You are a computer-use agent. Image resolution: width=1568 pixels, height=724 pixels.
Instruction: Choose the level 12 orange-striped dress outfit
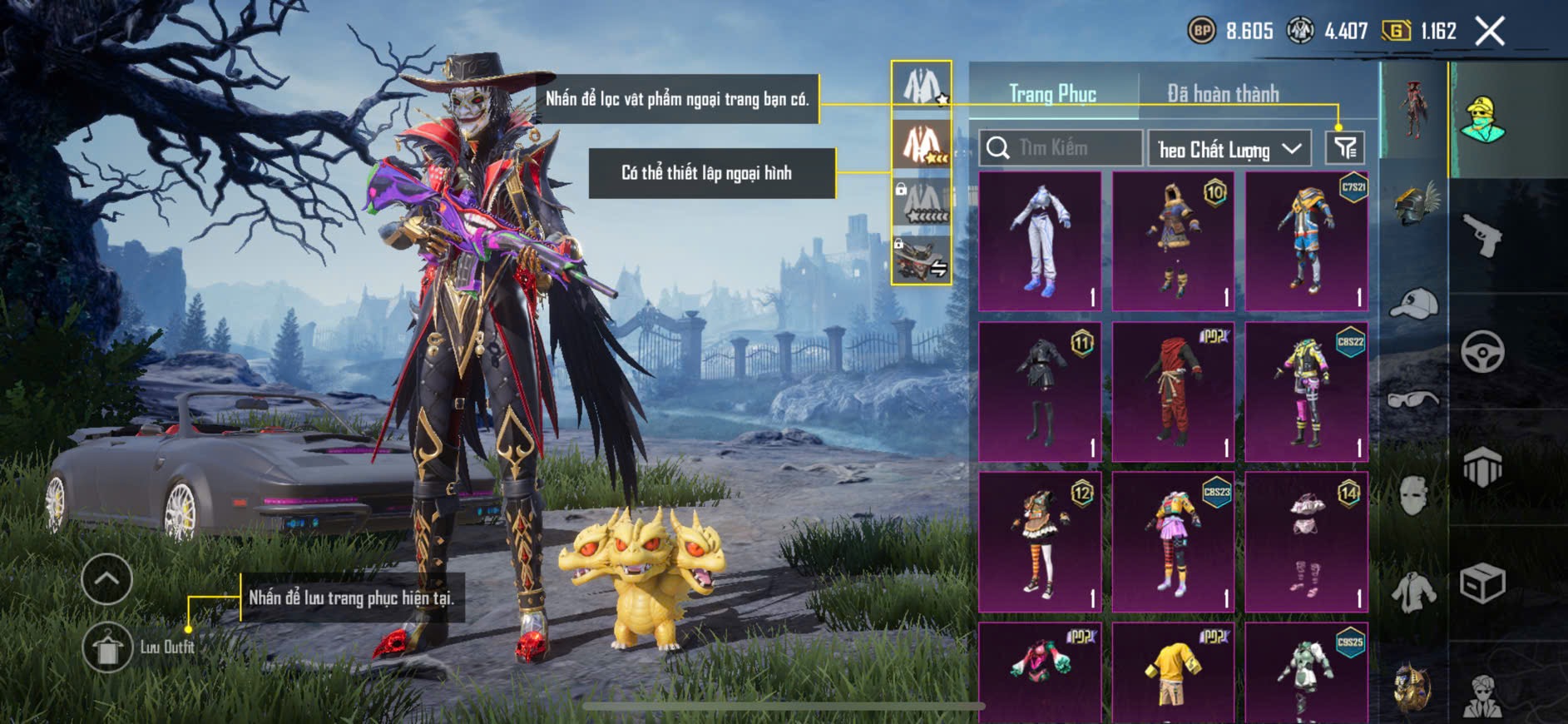coord(1040,542)
